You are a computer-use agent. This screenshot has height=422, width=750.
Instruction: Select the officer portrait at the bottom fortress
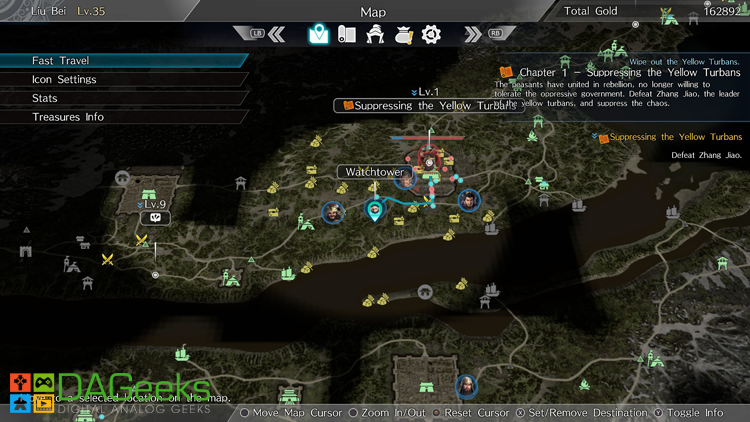click(x=466, y=386)
